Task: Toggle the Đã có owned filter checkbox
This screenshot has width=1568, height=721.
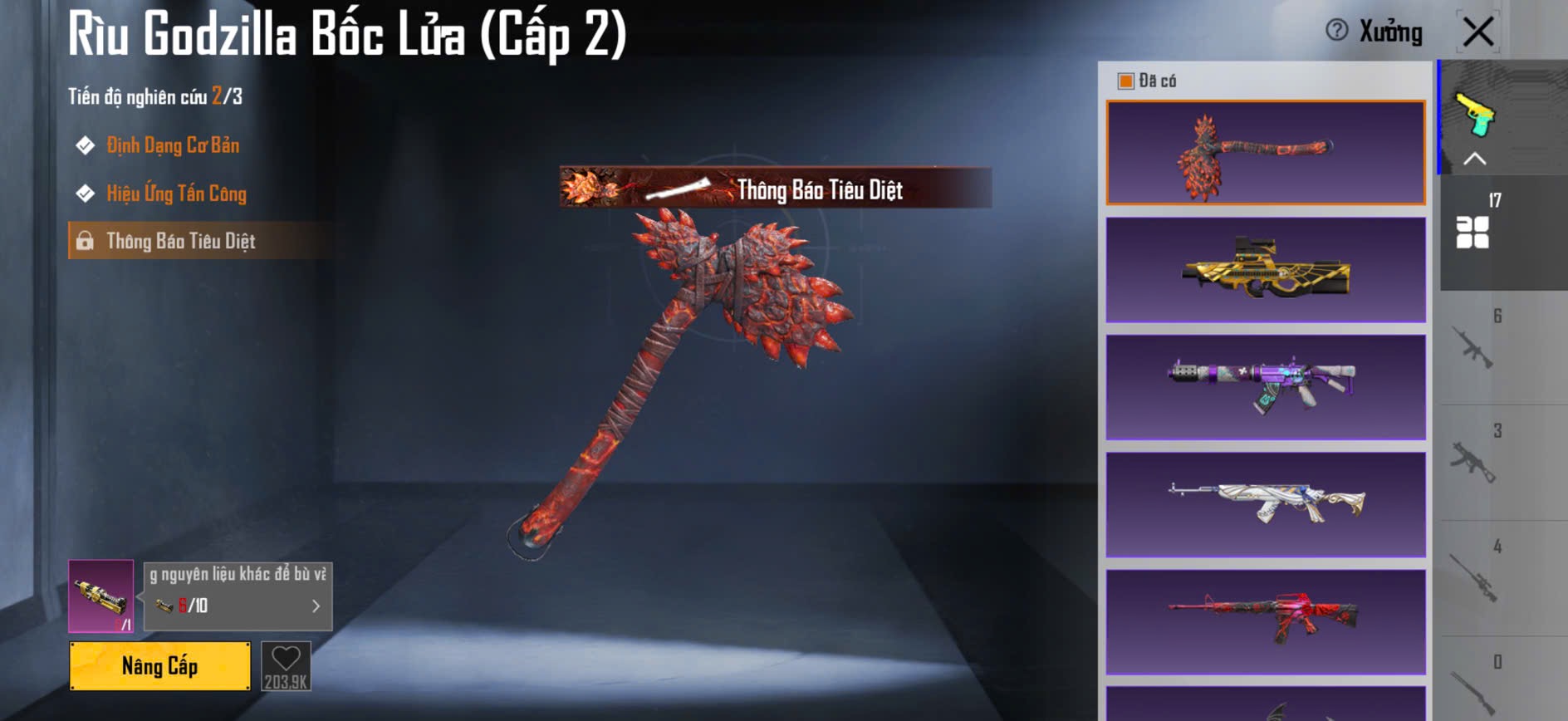Action: [1126, 81]
